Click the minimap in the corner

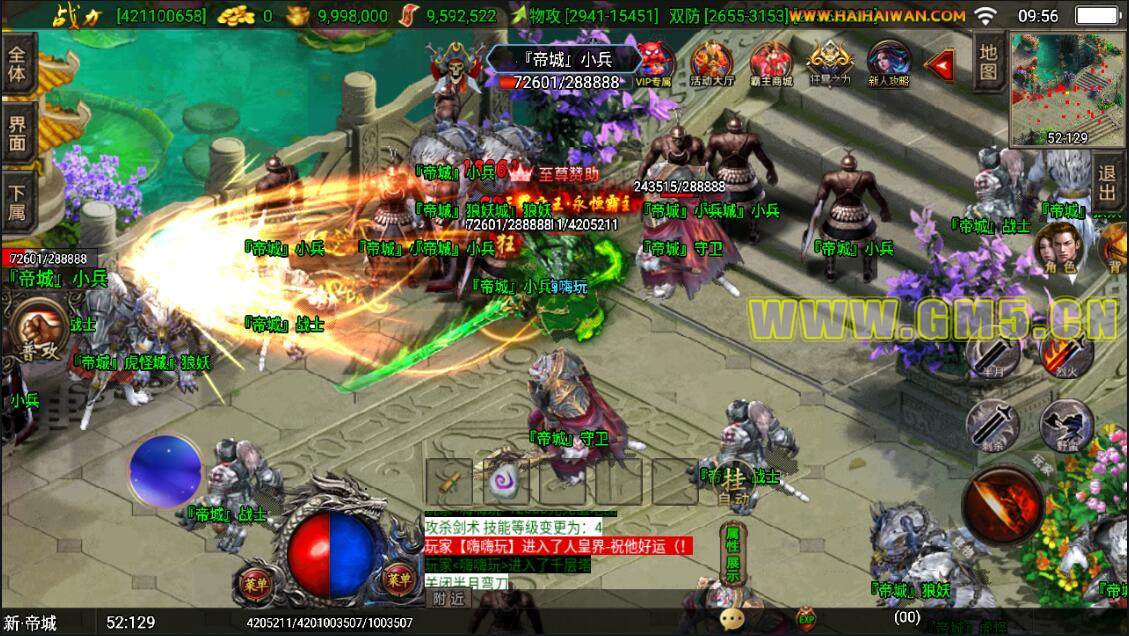[x=1067, y=88]
